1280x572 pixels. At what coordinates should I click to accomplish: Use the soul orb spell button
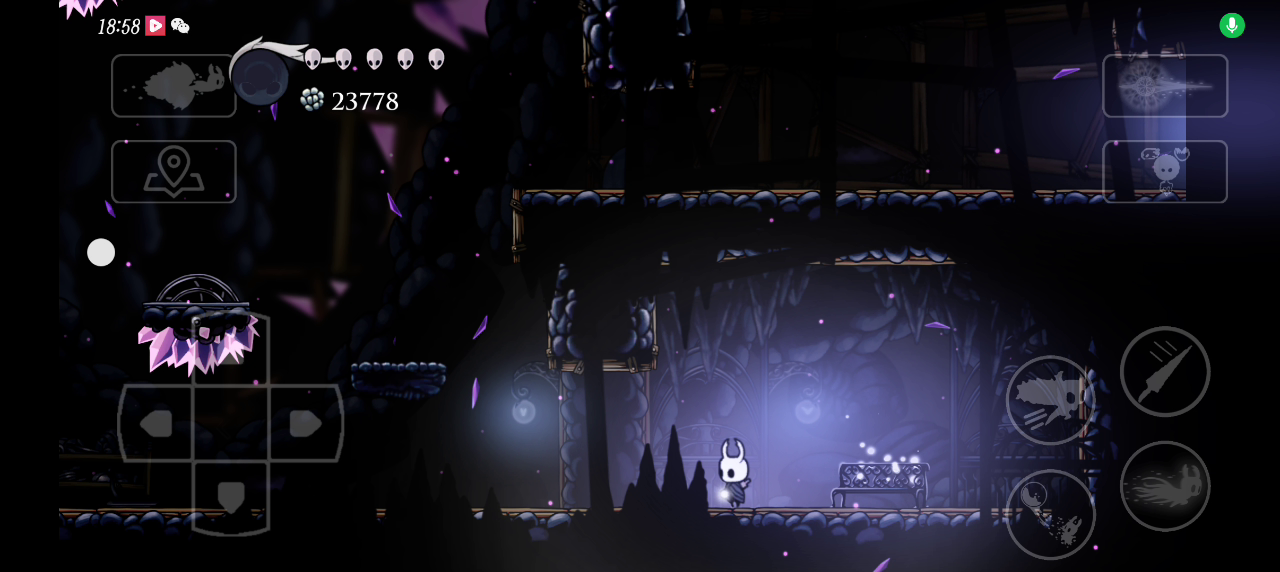coord(1050,514)
